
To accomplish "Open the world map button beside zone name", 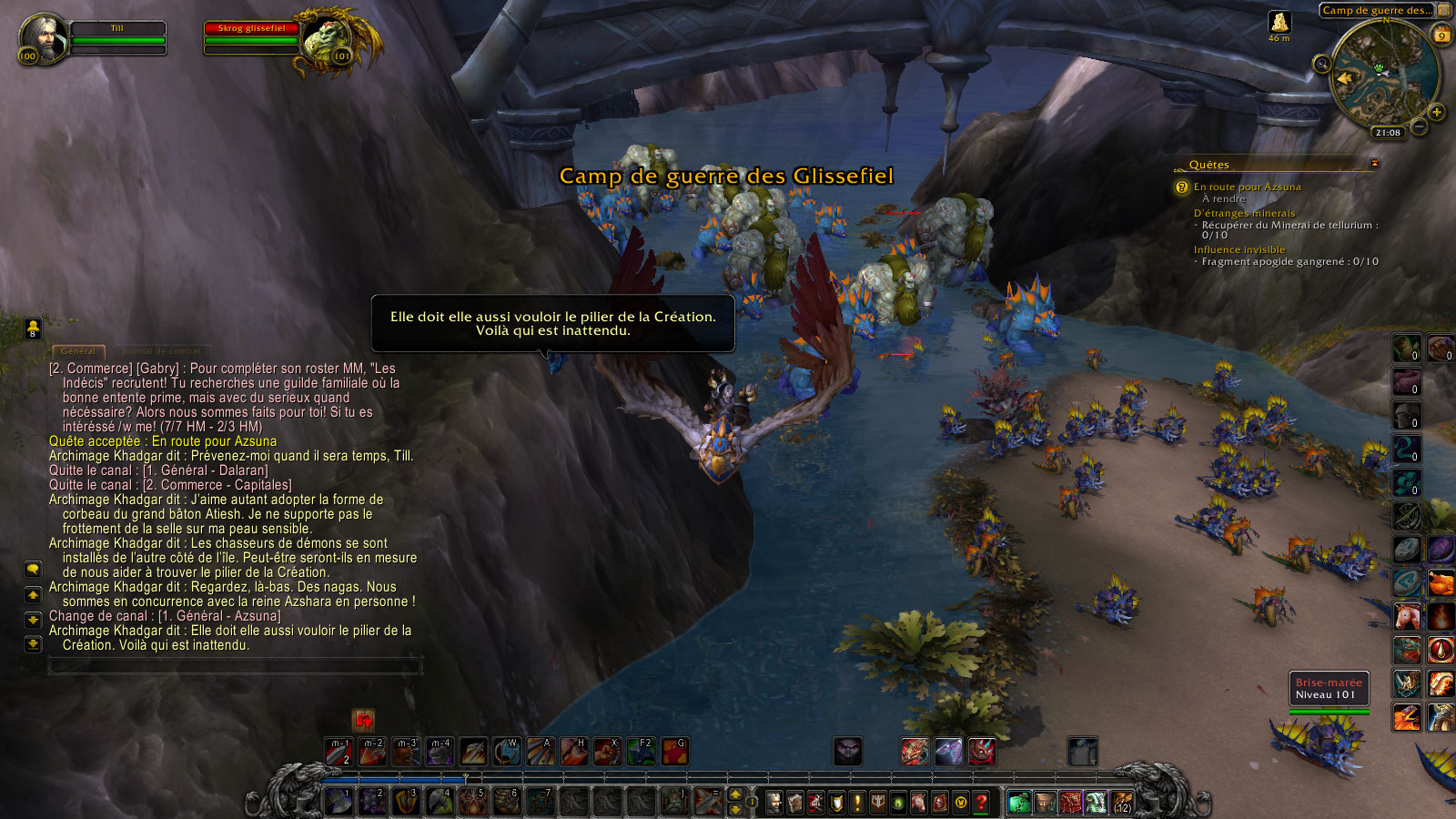I will point(1444,10).
